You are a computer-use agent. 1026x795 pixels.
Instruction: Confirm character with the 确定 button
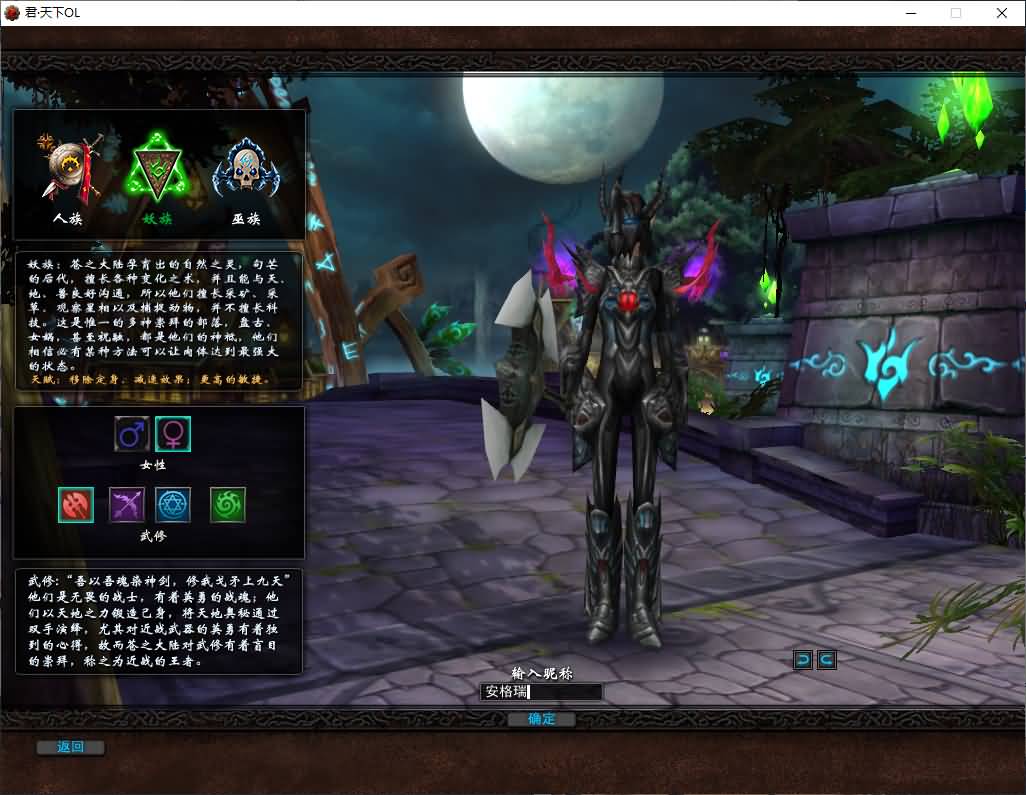541,719
